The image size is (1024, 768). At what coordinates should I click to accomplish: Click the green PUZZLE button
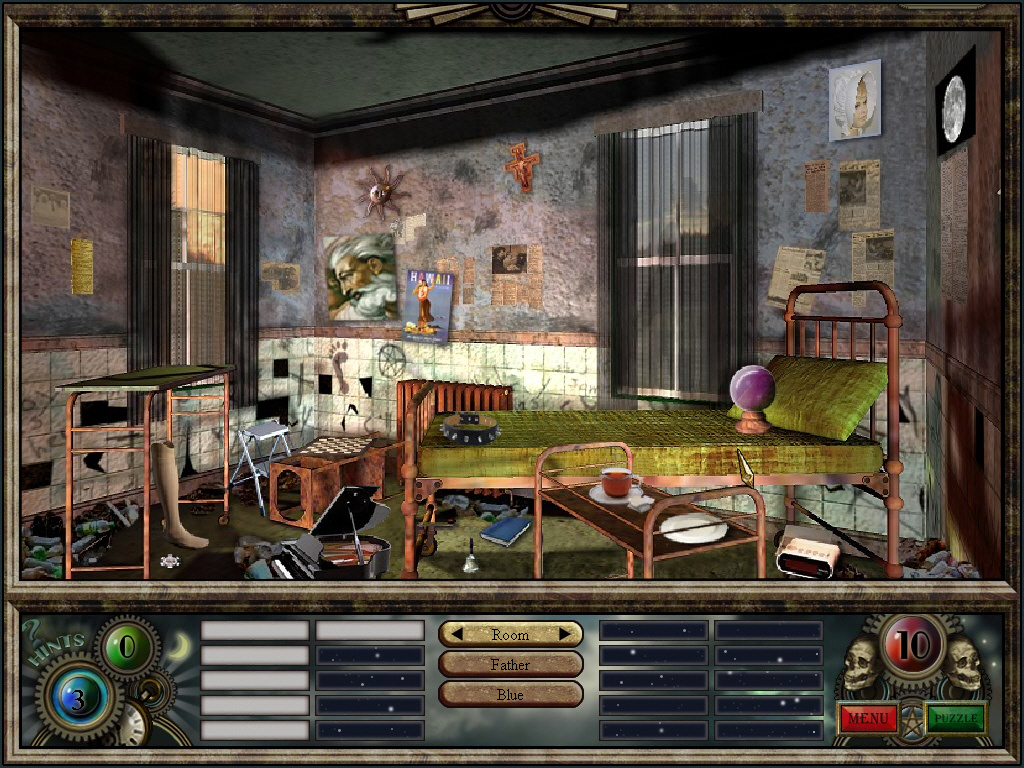[956, 717]
